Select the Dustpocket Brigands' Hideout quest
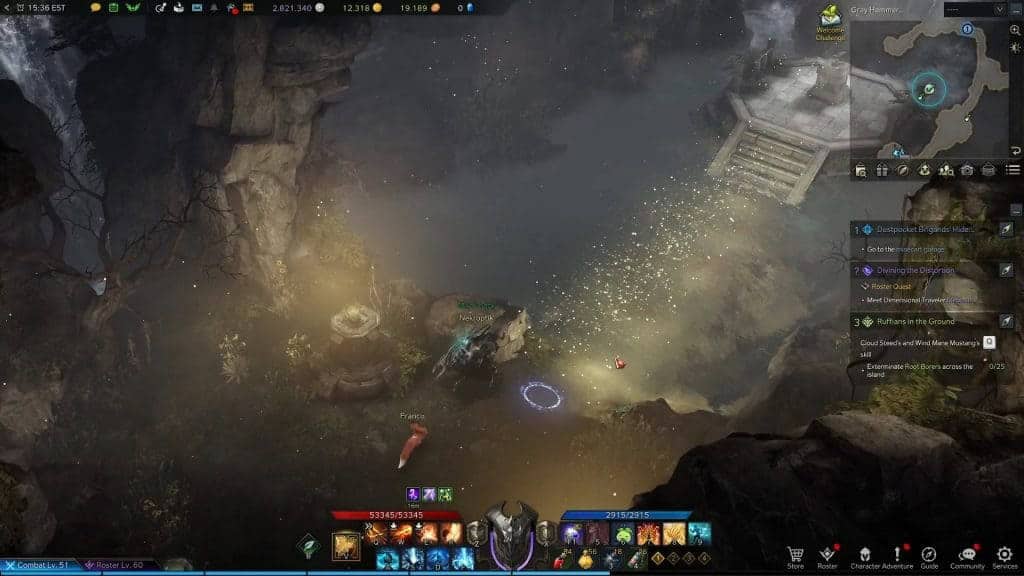 click(x=915, y=229)
